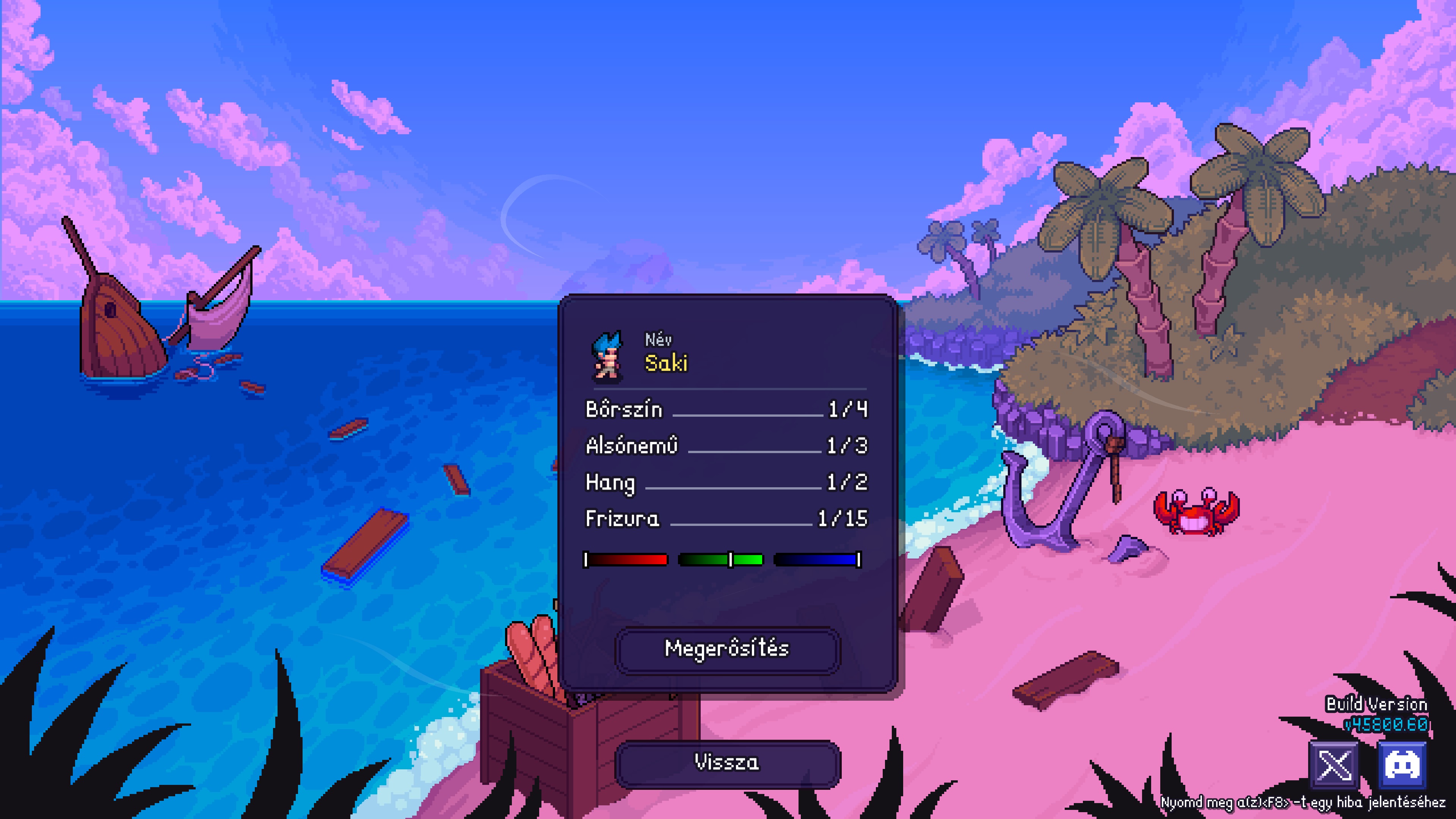Change the Frizura hairstyle option
Viewport: 1456px width, 819px height.
tap(726, 519)
